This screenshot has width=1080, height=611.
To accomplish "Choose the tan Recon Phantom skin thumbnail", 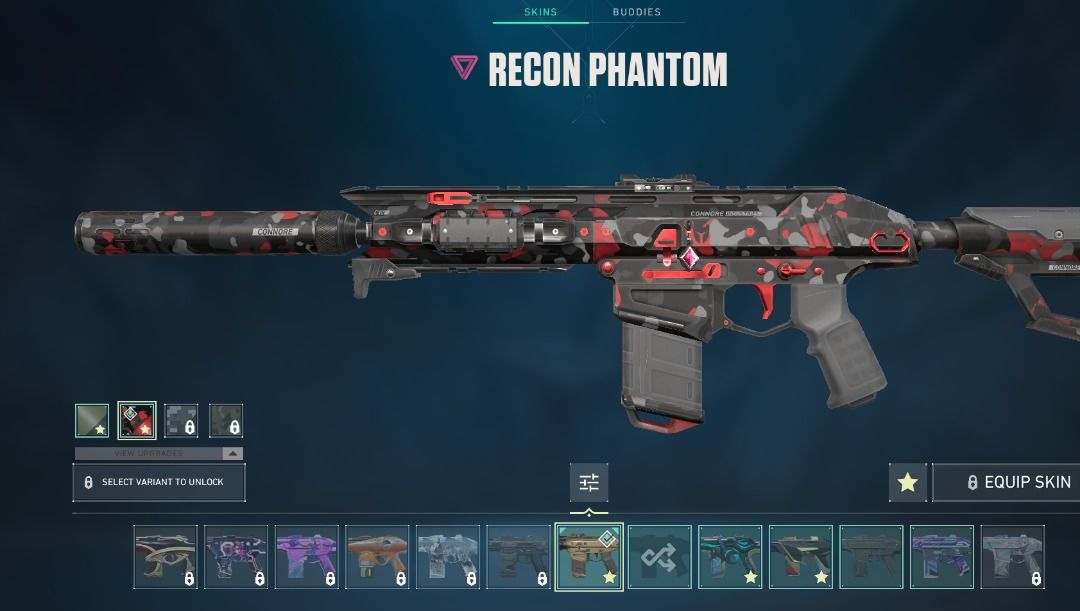I will pos(589,556).
